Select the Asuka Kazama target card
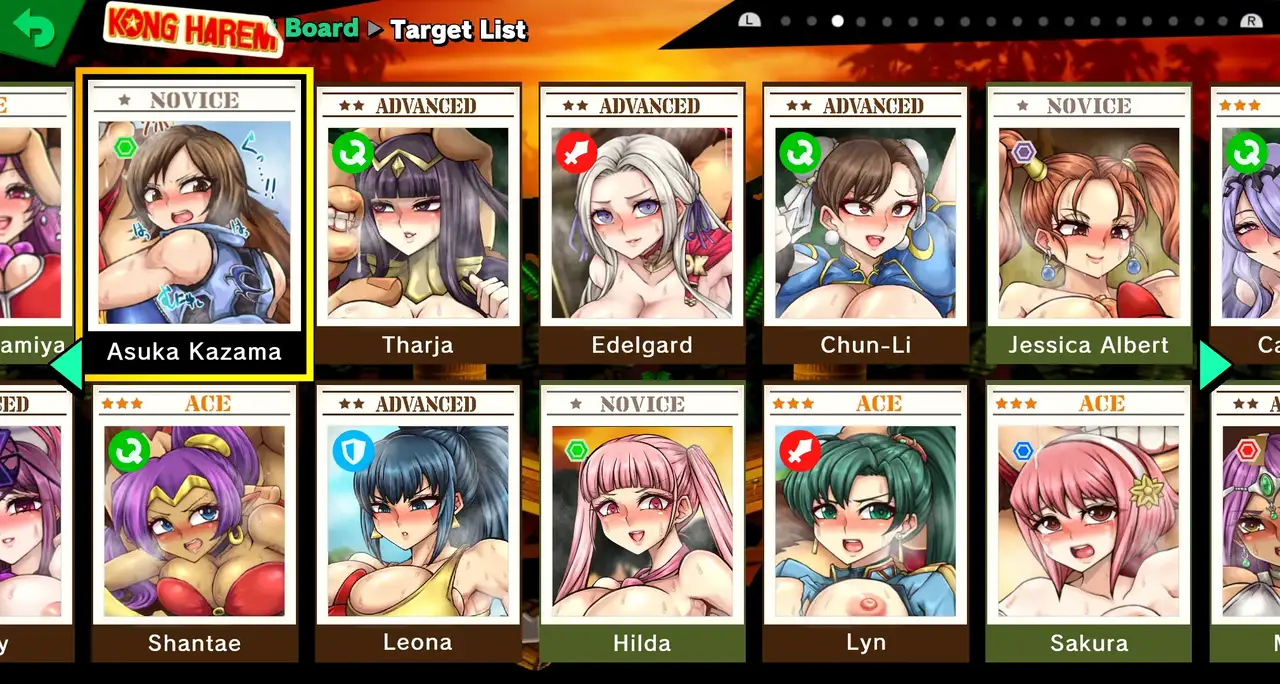Image resolution: width=1280 pixels, height=684 pixels. click(x=194, y=225)
